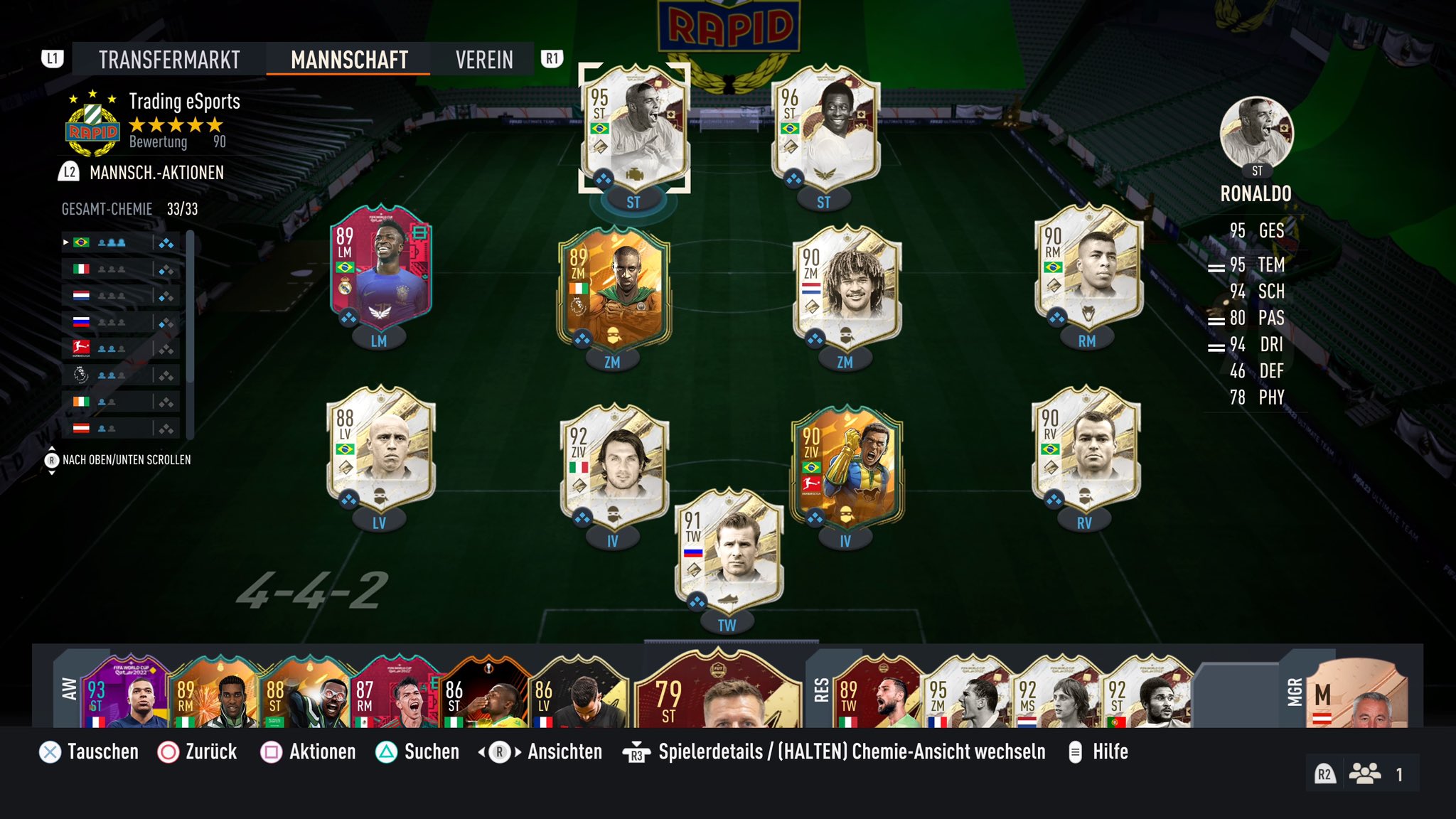The width and height of the screenshot is (1456, 819).
Task: Toggle the chemistry diamond on the TW goalkeeper card
Action: pyautogui.click(x=695, y=599)
